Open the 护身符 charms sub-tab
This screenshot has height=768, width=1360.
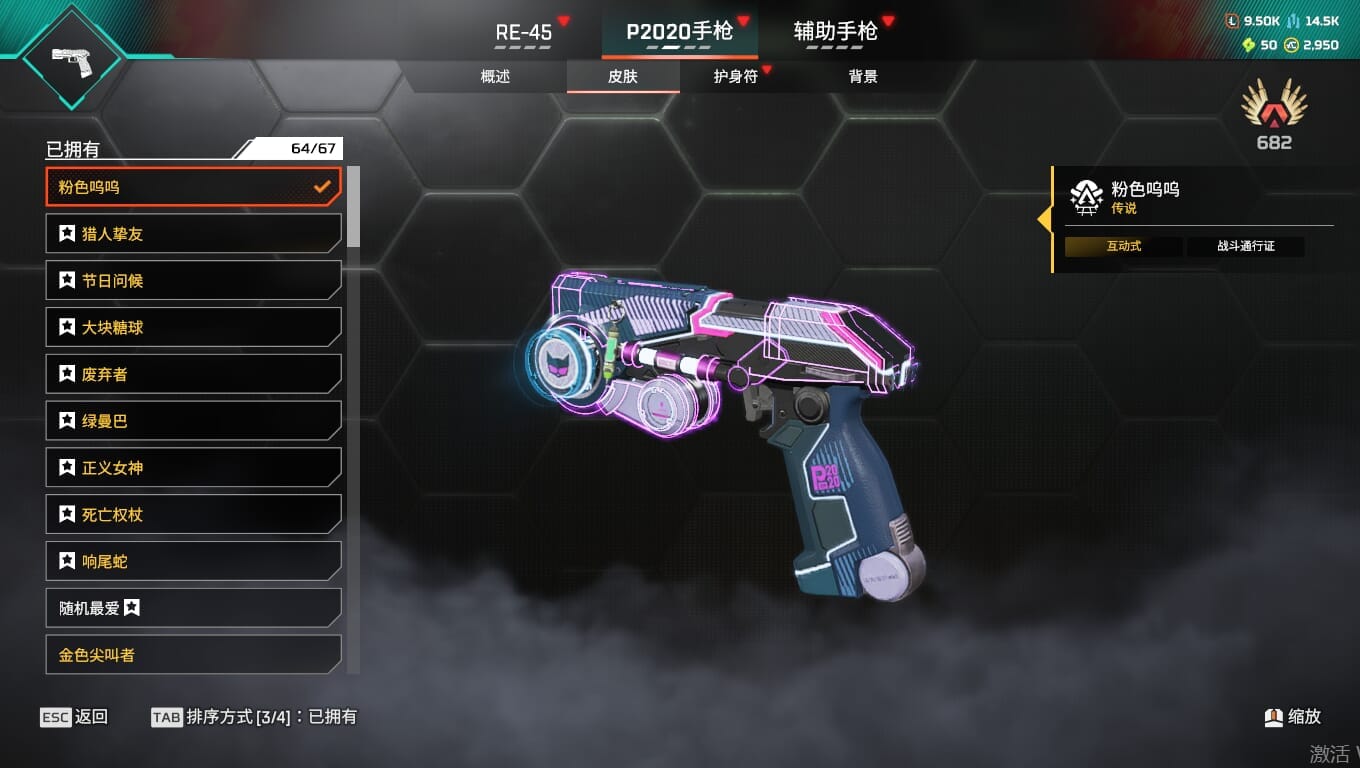point(735,77)
